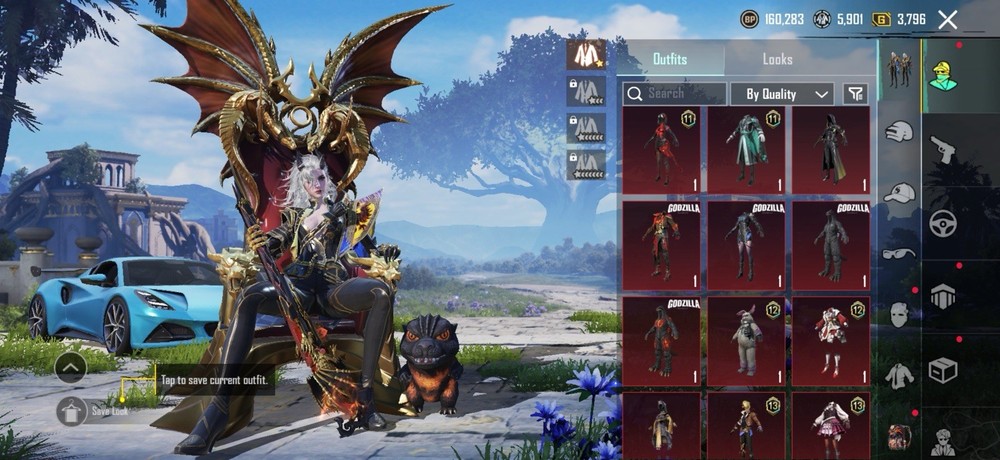Switch to the jacket tops category
This screenshot has width=1000, height=460.
pyautogui.click(x=899, y=376)
